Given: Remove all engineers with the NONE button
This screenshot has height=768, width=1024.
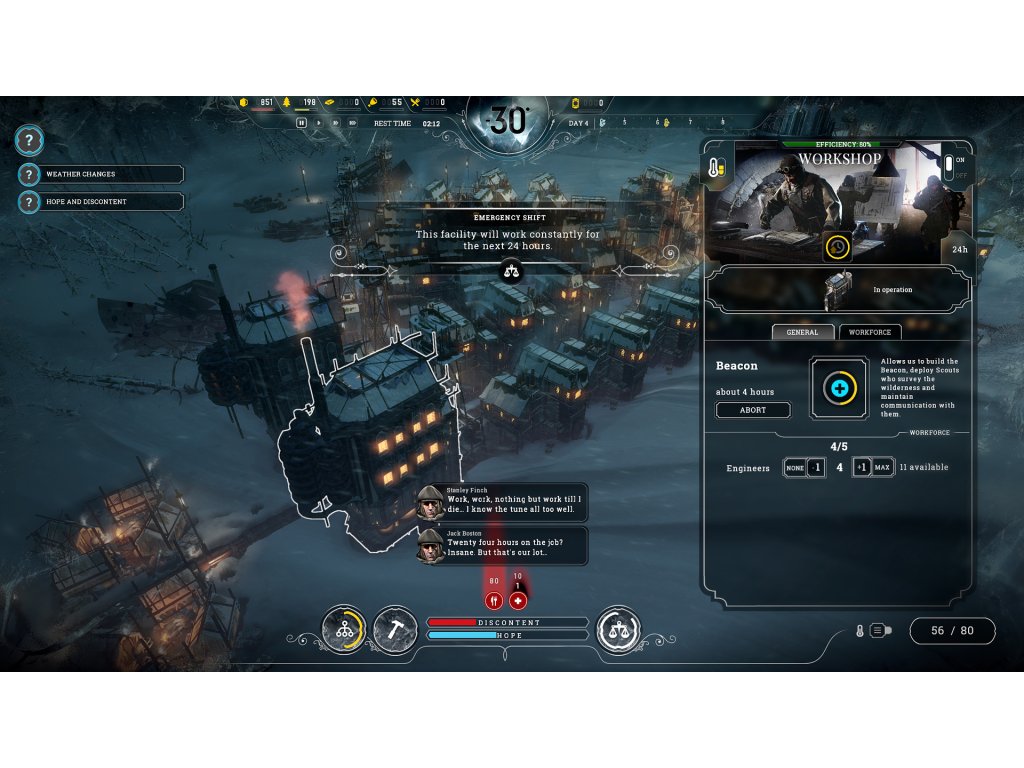Looking at the screenshot, I should coord(794,467).
